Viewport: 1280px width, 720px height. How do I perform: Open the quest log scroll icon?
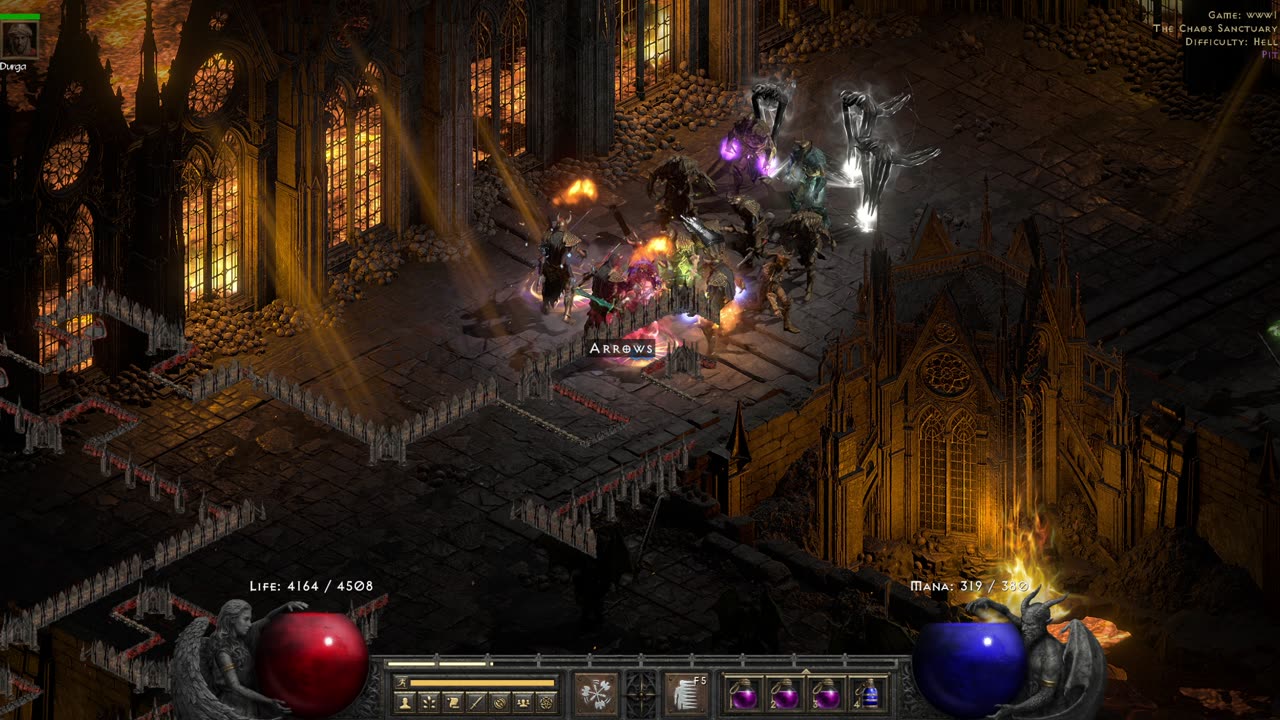pyautogui.click(x=453, y=702)
